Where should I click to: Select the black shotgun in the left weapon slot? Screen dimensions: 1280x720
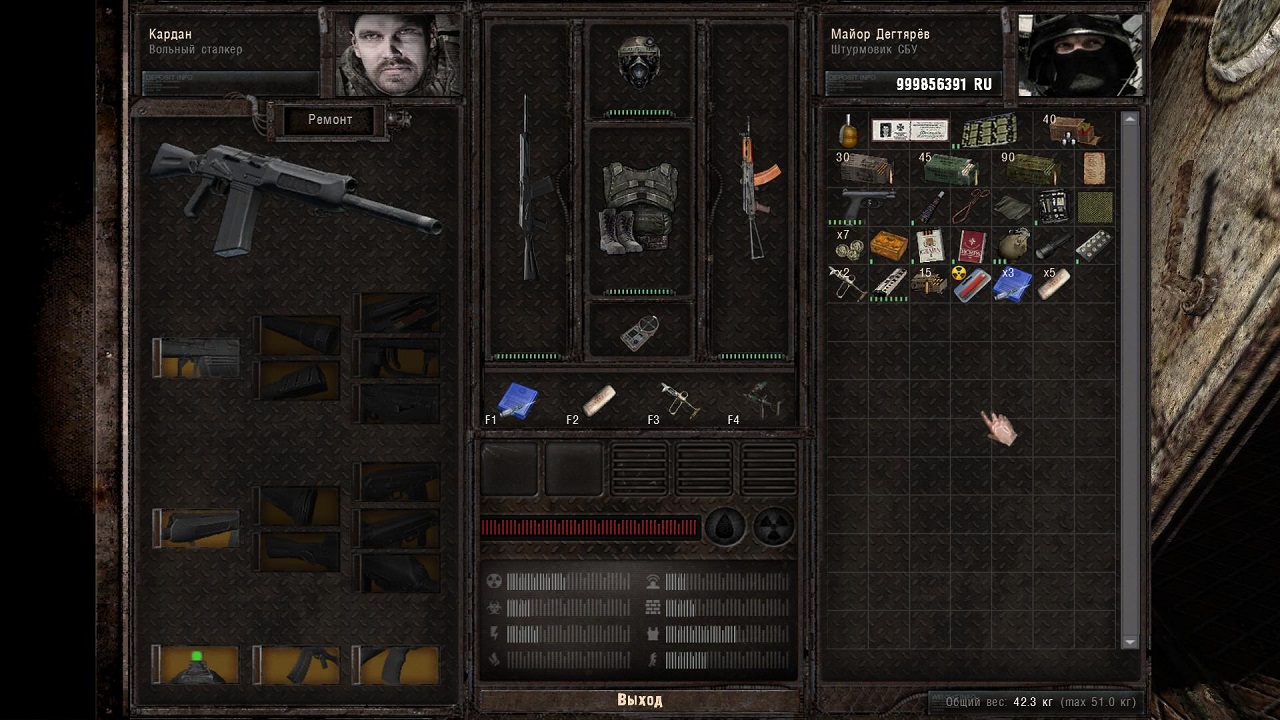pyautogui.click(x=528, y=190)
